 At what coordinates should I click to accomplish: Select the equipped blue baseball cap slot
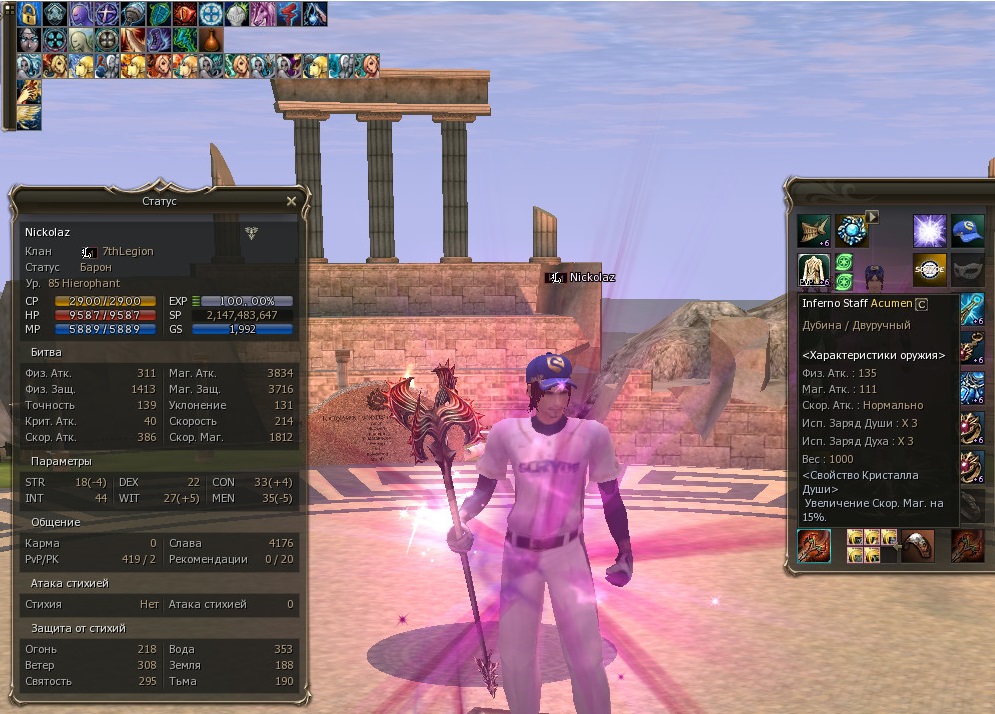pyautogui.click(x=967, y=231)
